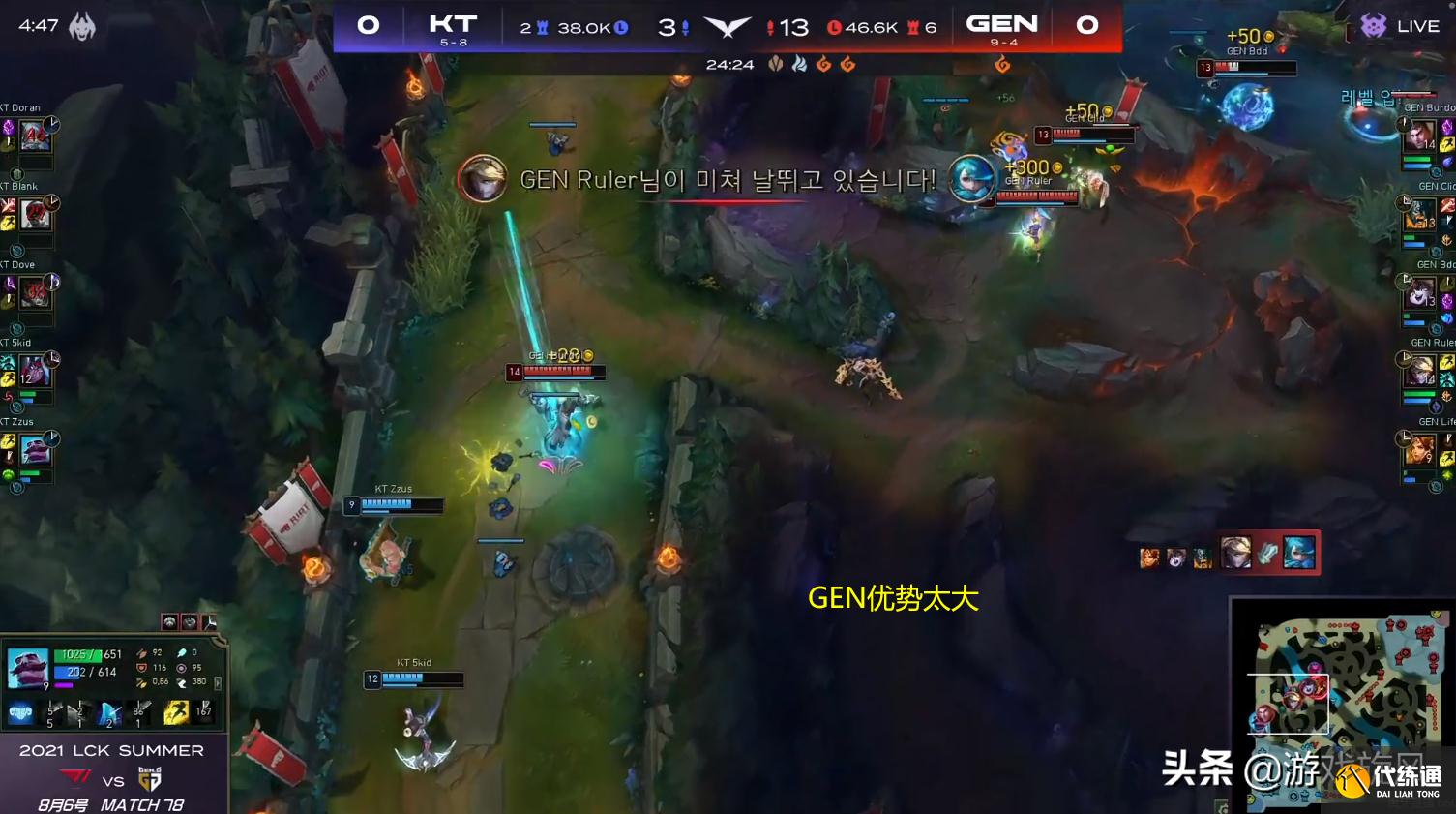Select the Gen.G logo in the VS panel

coord(150,777)
